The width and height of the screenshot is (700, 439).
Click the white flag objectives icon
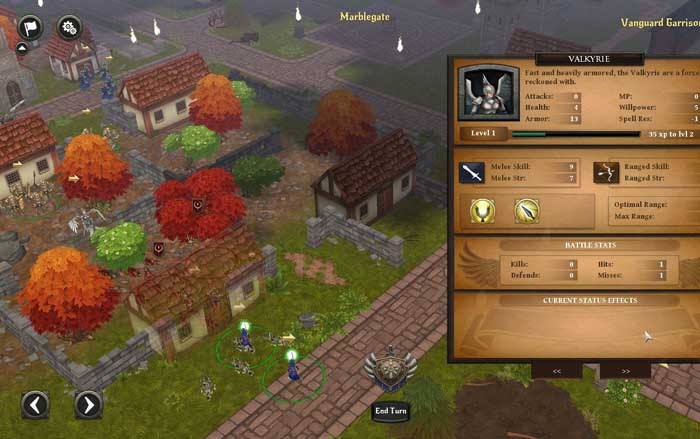[x=29, y=27]
